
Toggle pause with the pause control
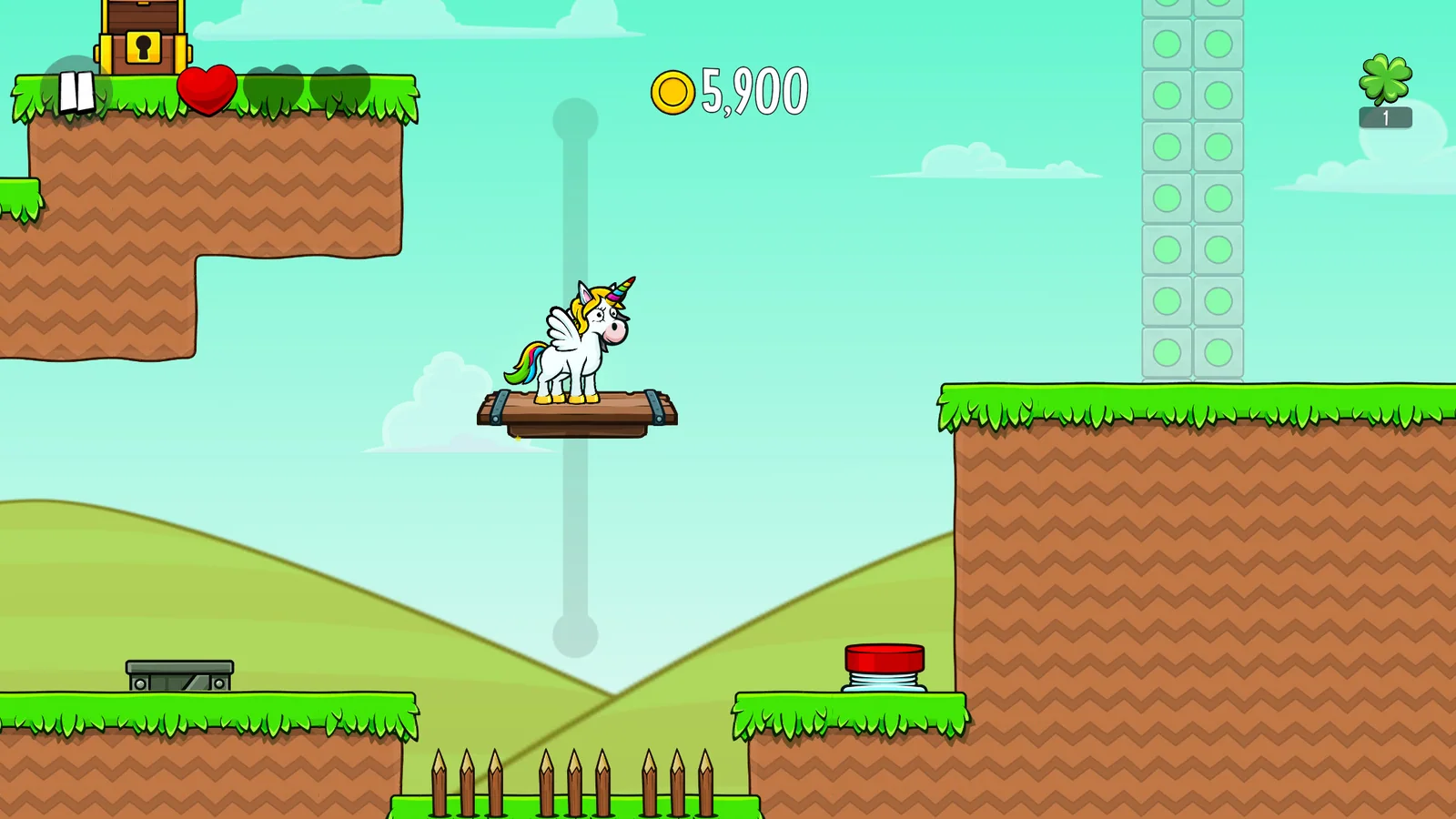point(75,89)
